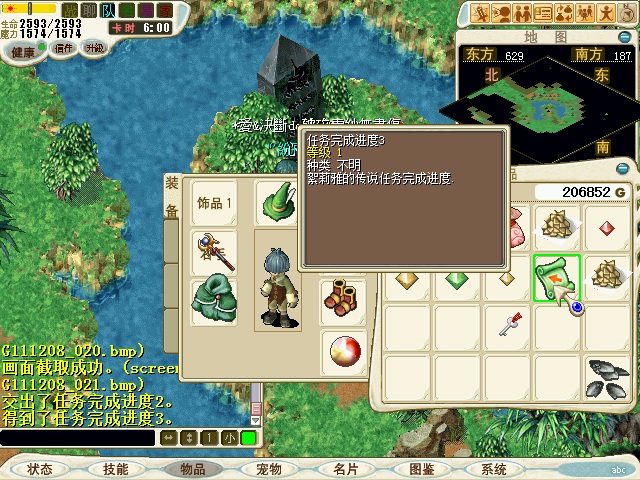
Task: Select the 物品 (Items) menu button
Action: click(192, 468)
